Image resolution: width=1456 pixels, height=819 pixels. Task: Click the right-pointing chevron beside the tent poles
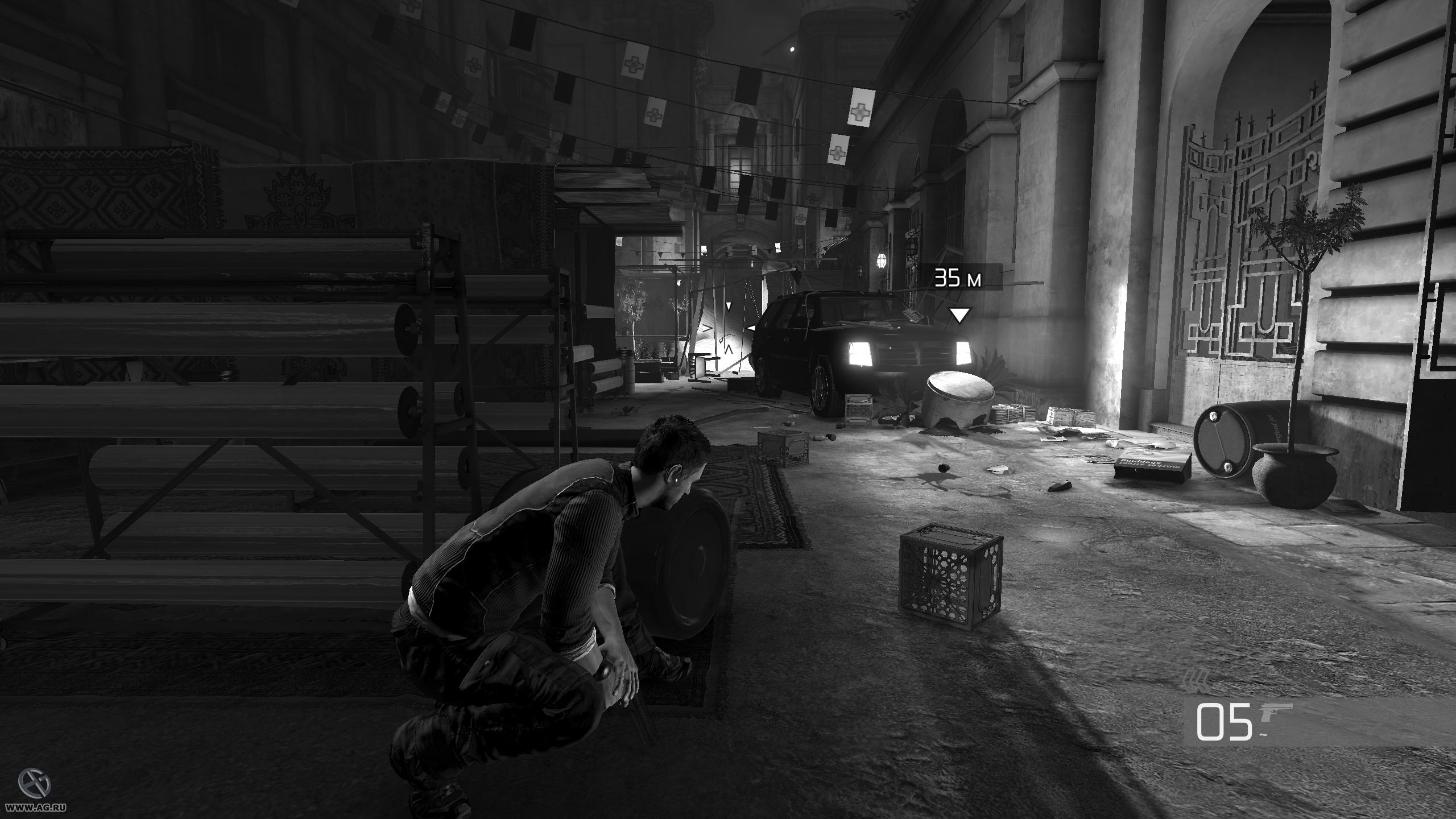(707, 328)
